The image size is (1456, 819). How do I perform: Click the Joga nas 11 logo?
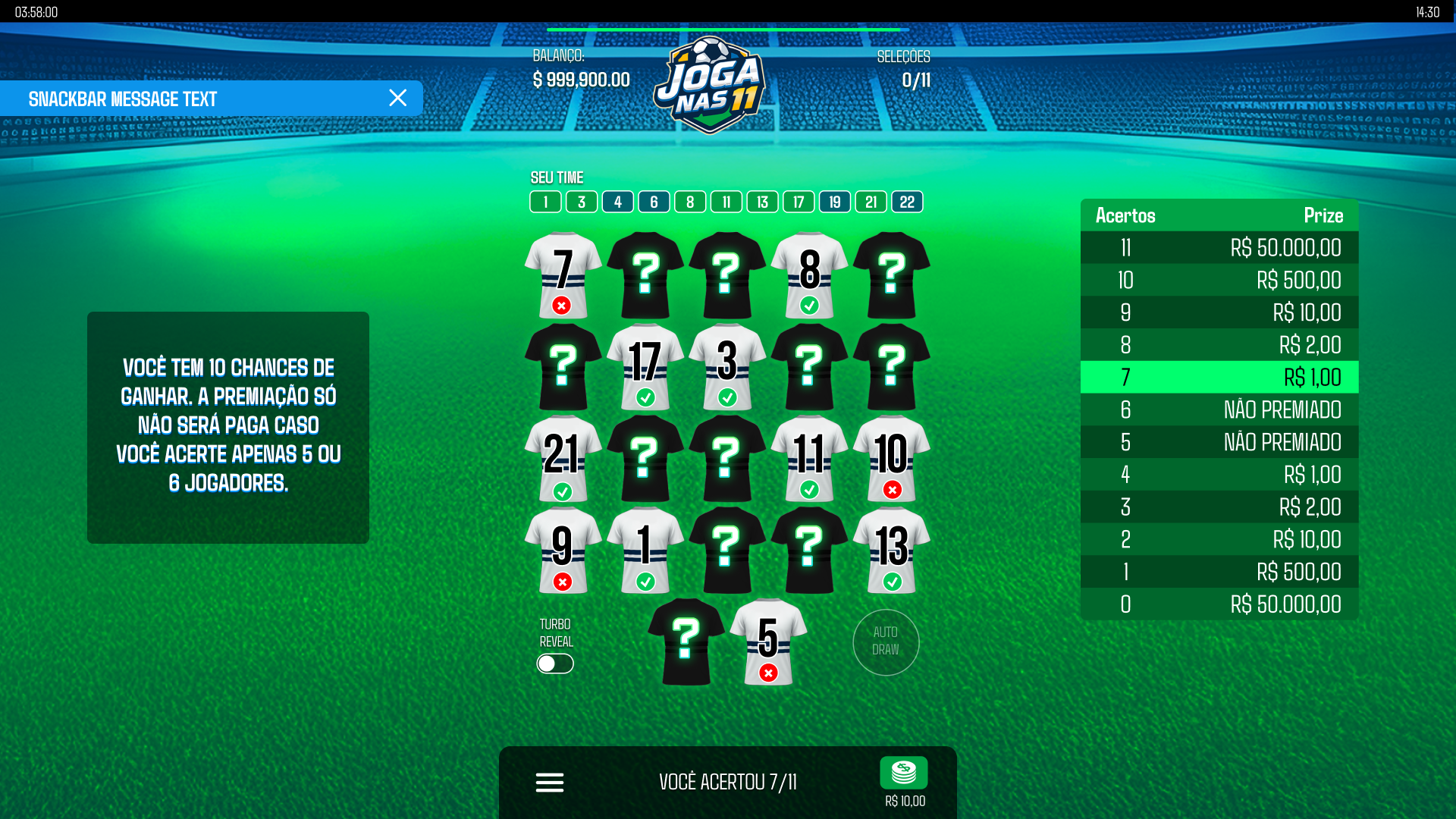[x=711, y=85]
